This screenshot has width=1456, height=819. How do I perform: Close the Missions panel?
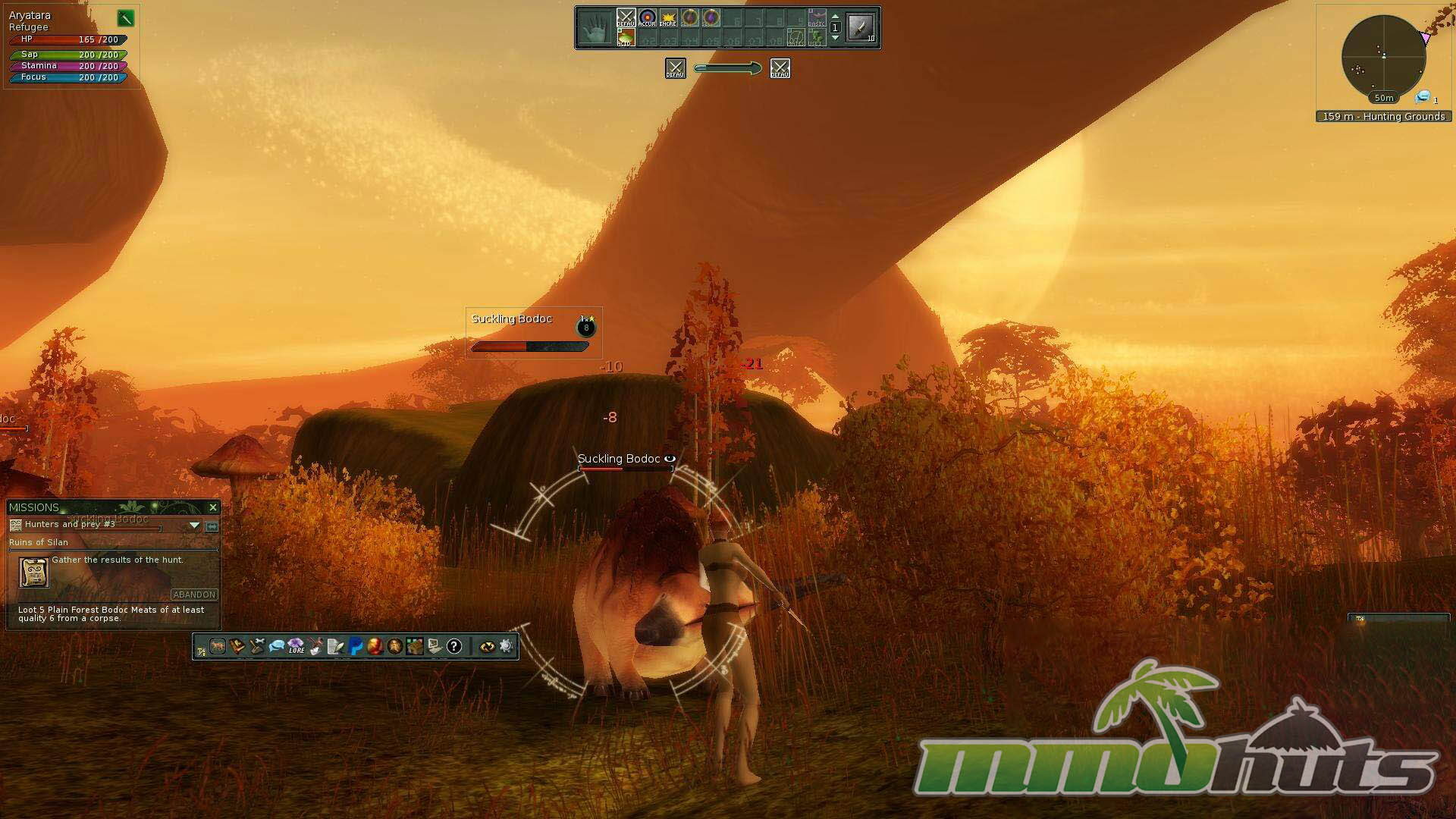[x=213, y=507]
